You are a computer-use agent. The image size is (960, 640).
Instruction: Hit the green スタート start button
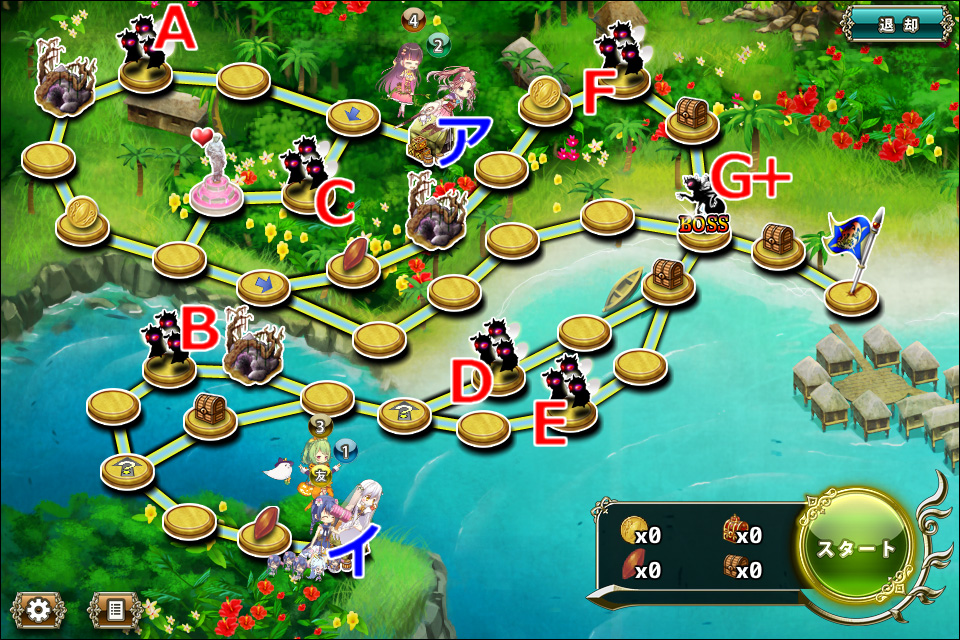coord(856,548)
